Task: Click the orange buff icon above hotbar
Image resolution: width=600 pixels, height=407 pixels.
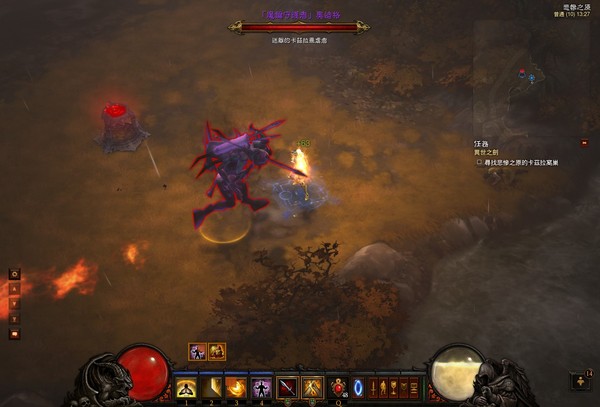Action: [217, 351]
